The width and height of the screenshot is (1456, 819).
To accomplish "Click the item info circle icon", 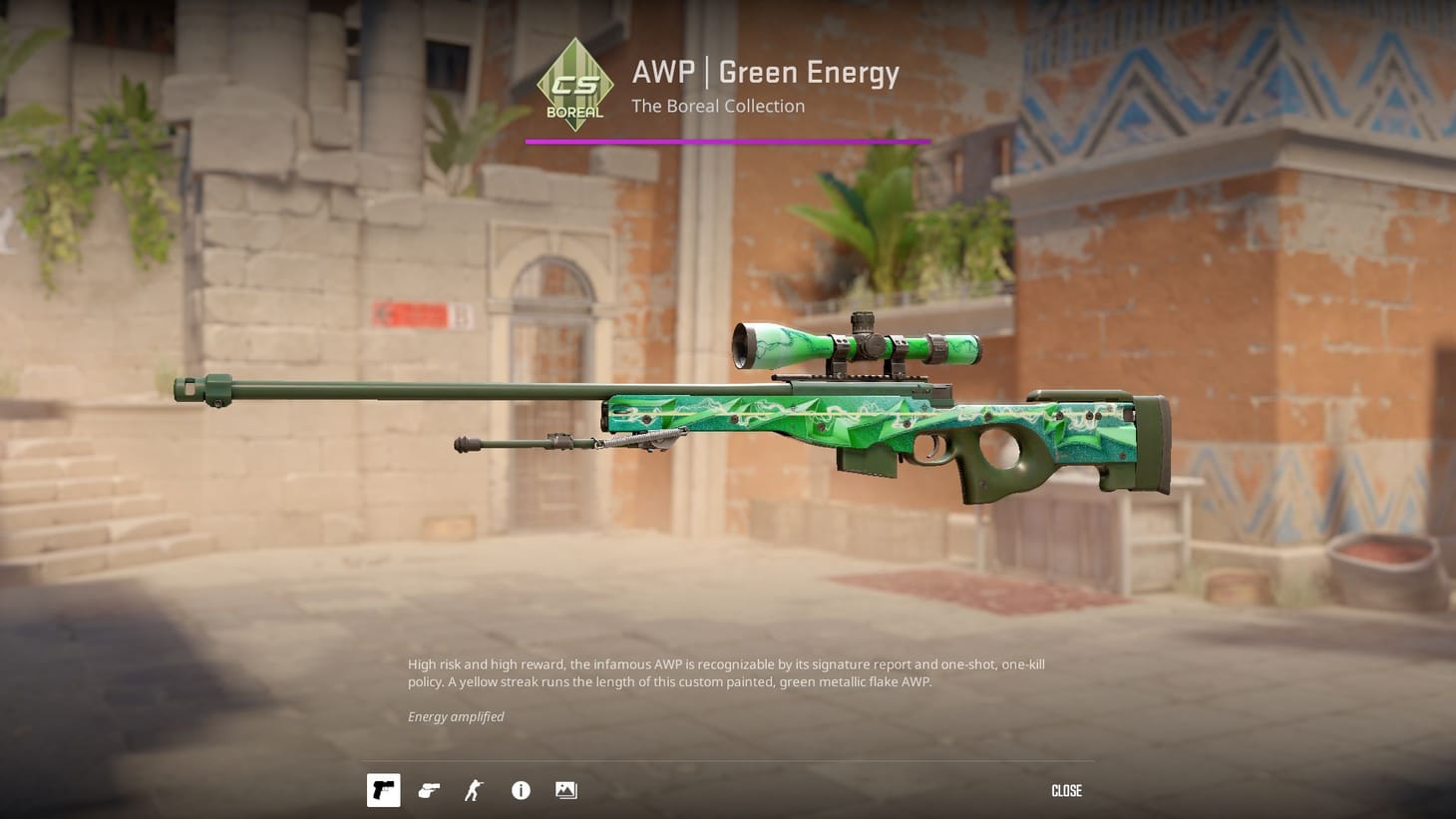I will click(x=520, y=790).
